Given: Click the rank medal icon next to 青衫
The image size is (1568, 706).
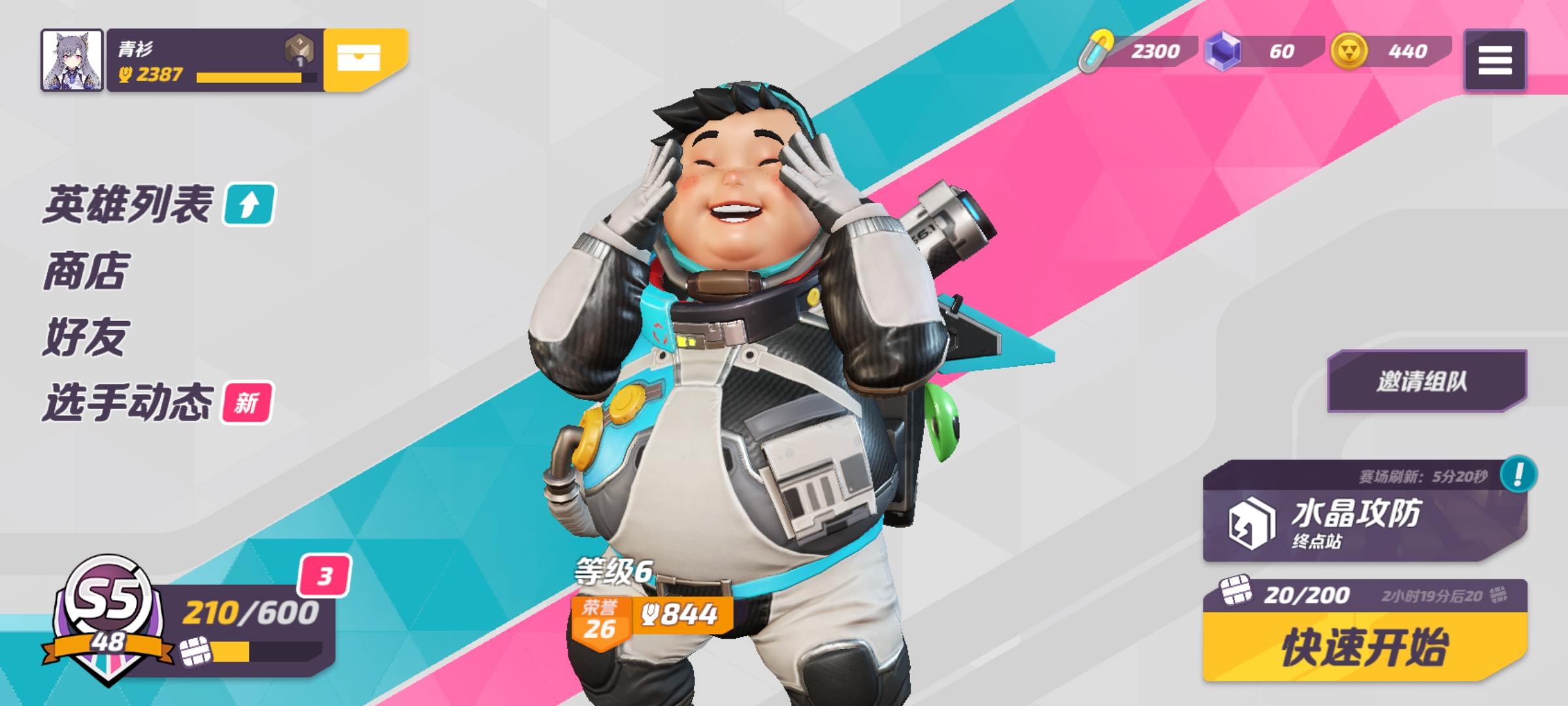Looking at the screenshot, I should 298,49.
